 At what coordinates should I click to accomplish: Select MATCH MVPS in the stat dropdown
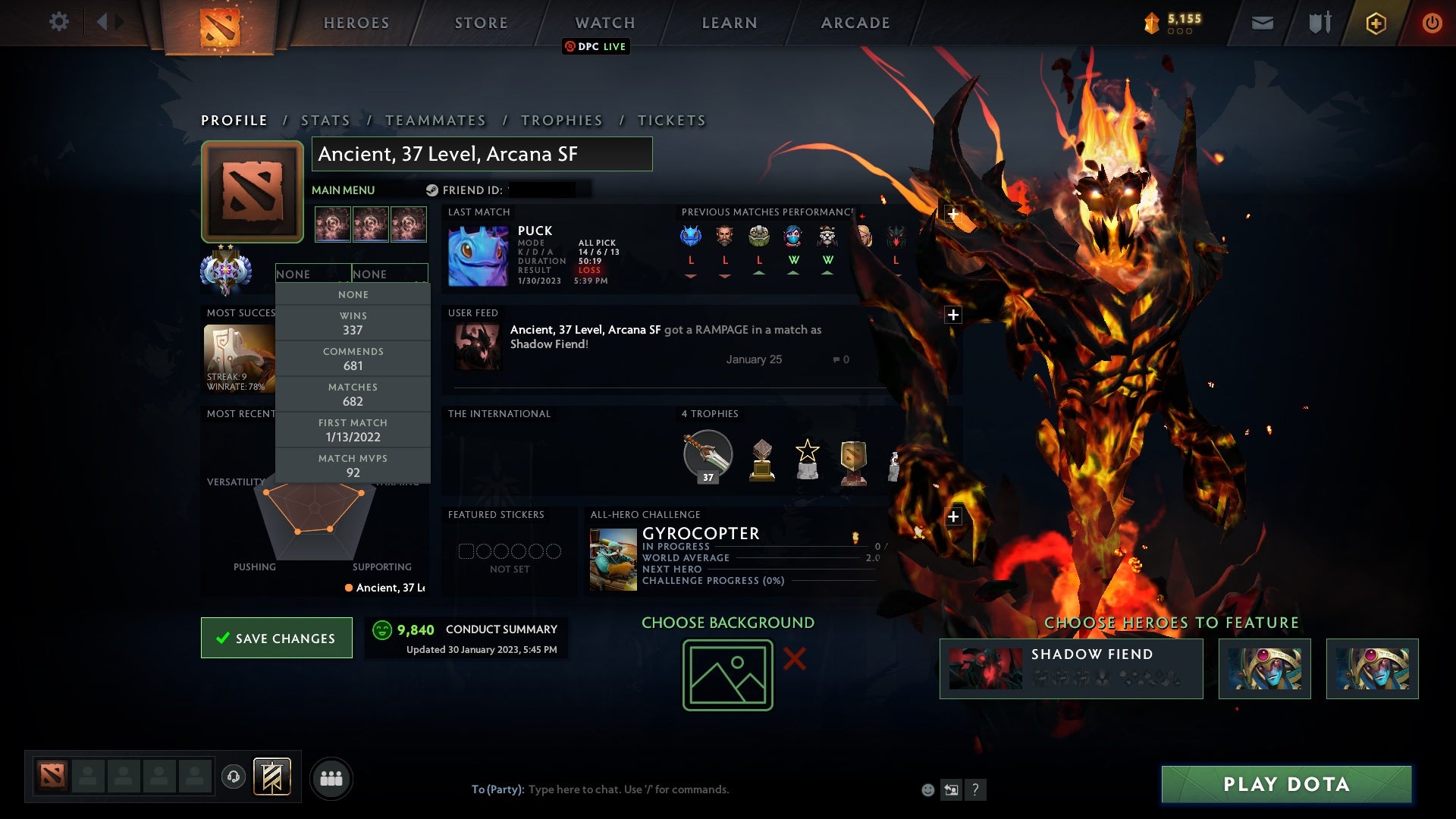[353, 466]
